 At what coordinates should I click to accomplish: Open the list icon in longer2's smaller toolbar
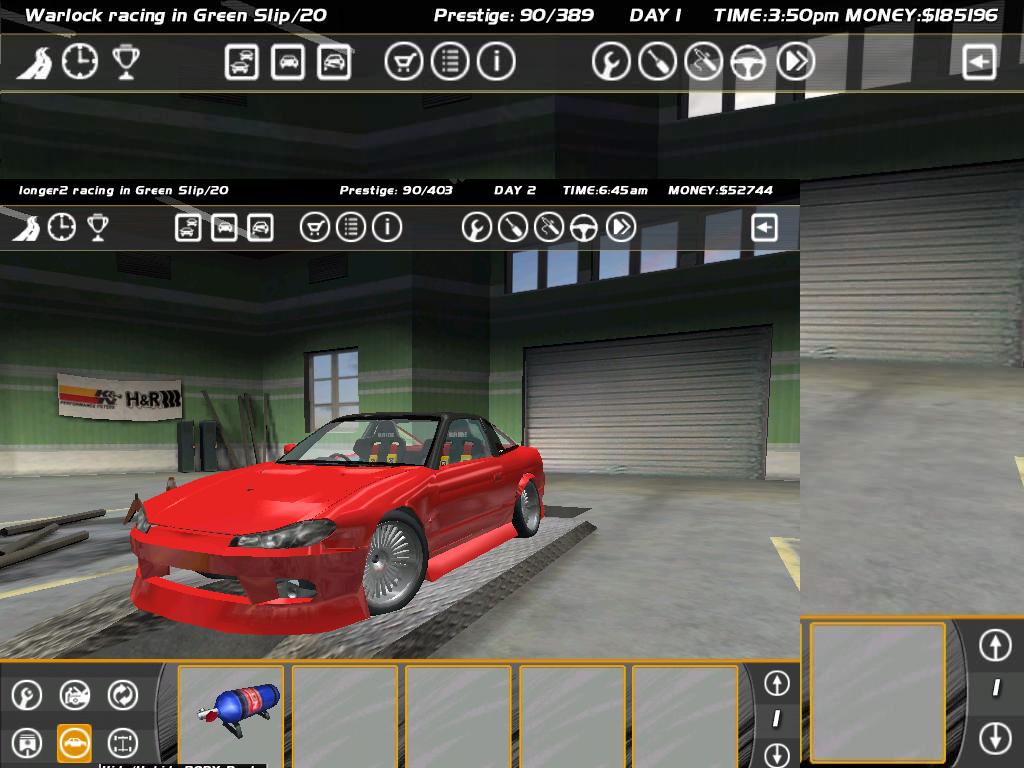coord(351,228)
